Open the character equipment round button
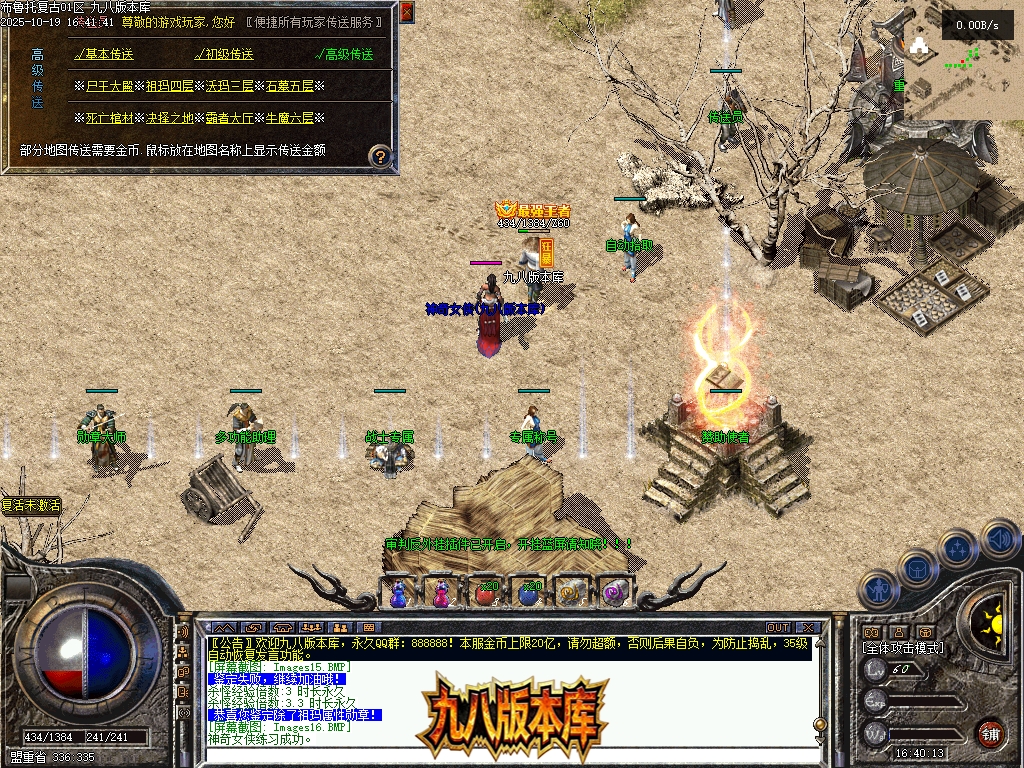This screenshot has height=768, width=1024. coord(877,590)
